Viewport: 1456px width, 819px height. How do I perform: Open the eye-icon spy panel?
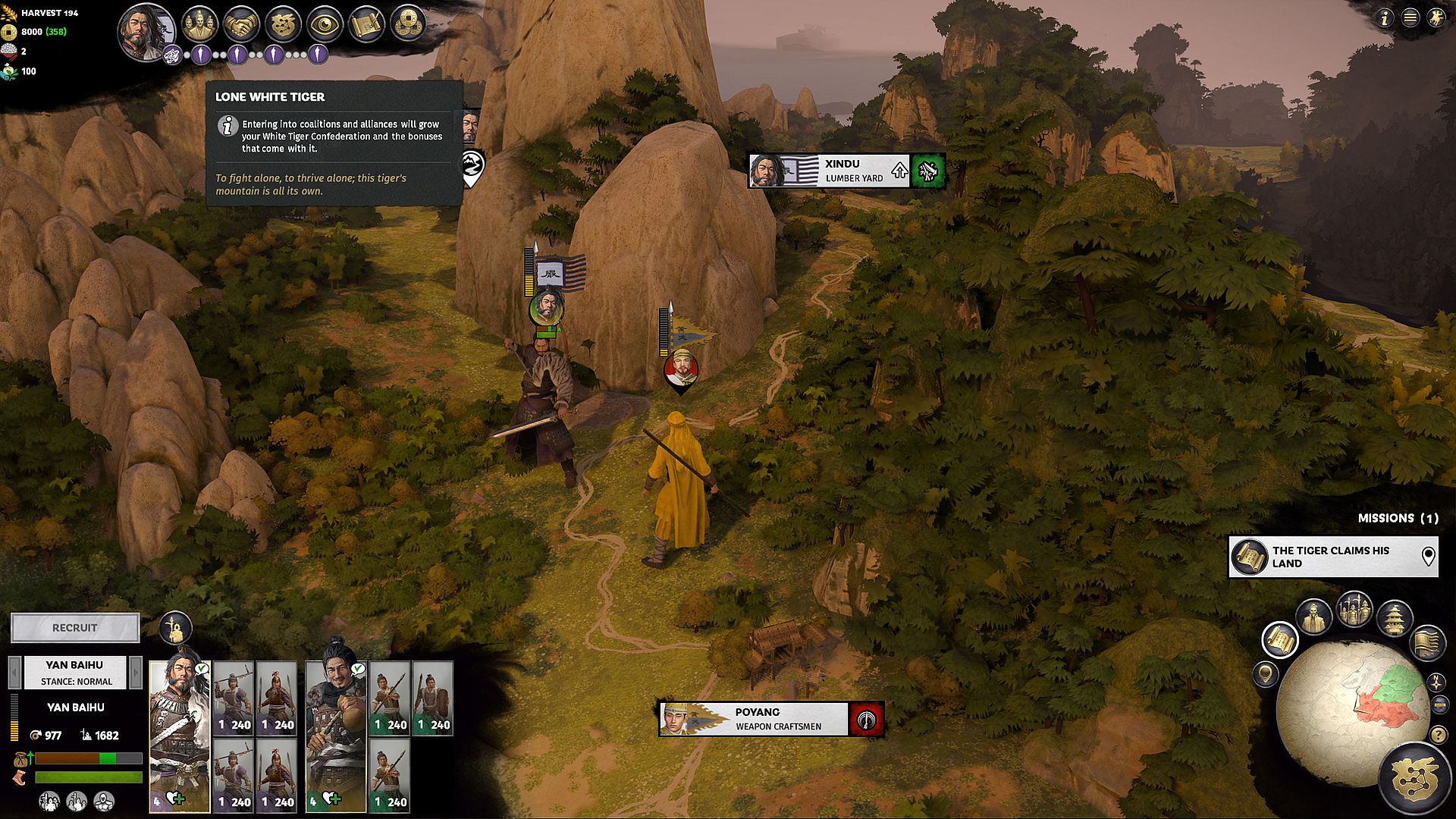pyautogui.click(x=325, y=24)
